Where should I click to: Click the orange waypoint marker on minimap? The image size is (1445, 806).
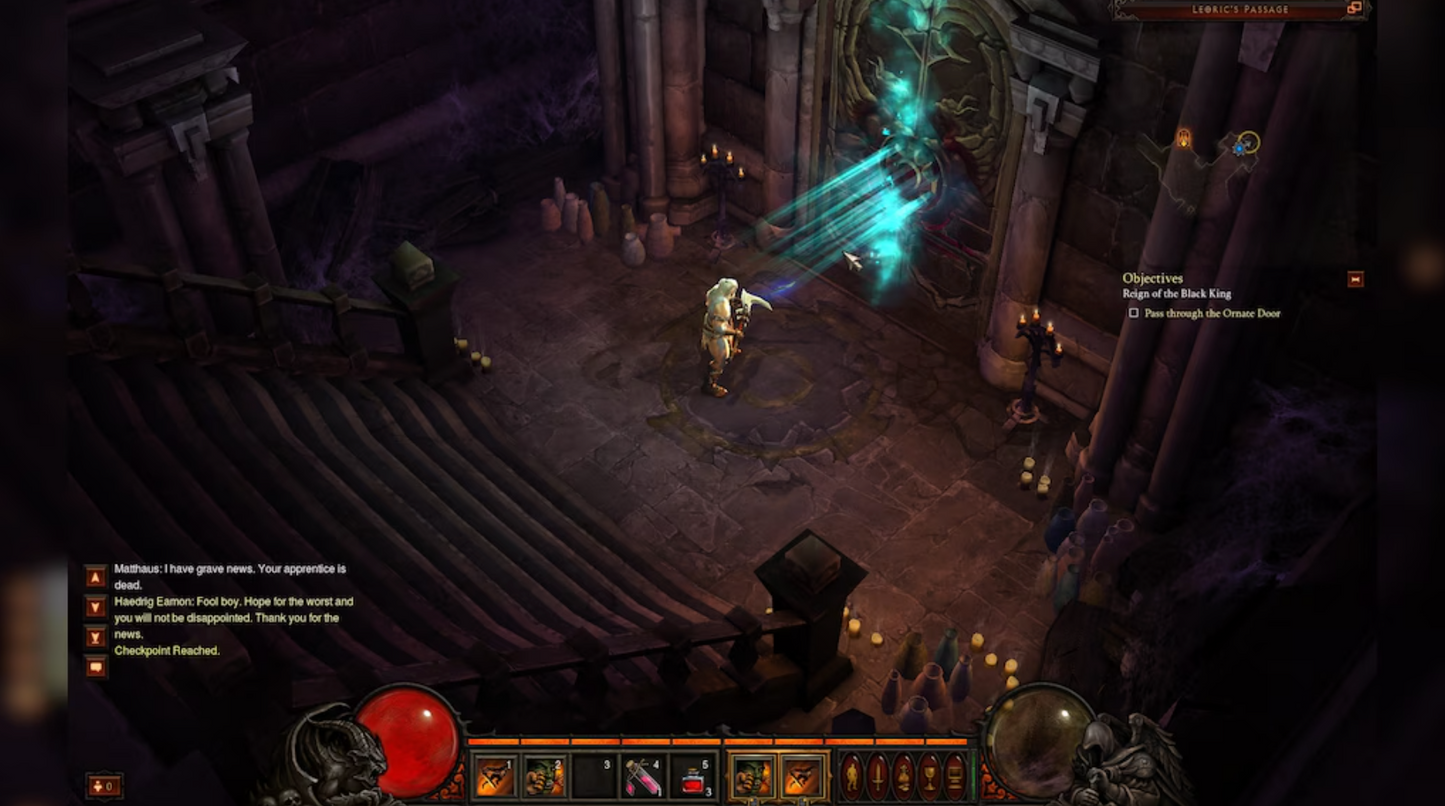(1184, 139)
